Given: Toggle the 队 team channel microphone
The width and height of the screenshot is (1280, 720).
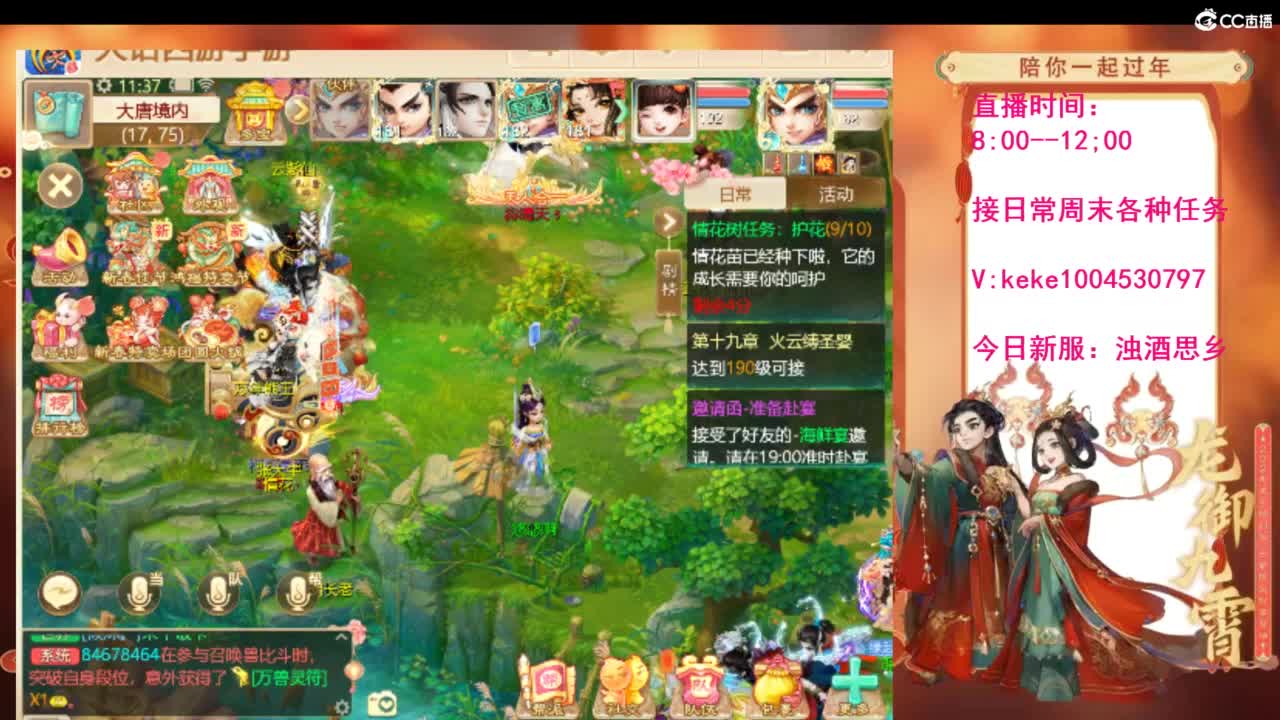Looking at the screenshot, I should pos(217,592).
